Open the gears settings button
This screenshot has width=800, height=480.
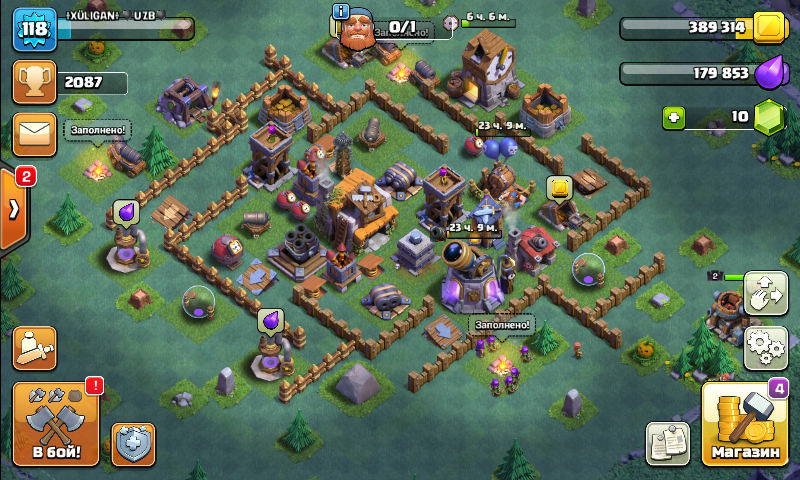click(x=766, y=345)
